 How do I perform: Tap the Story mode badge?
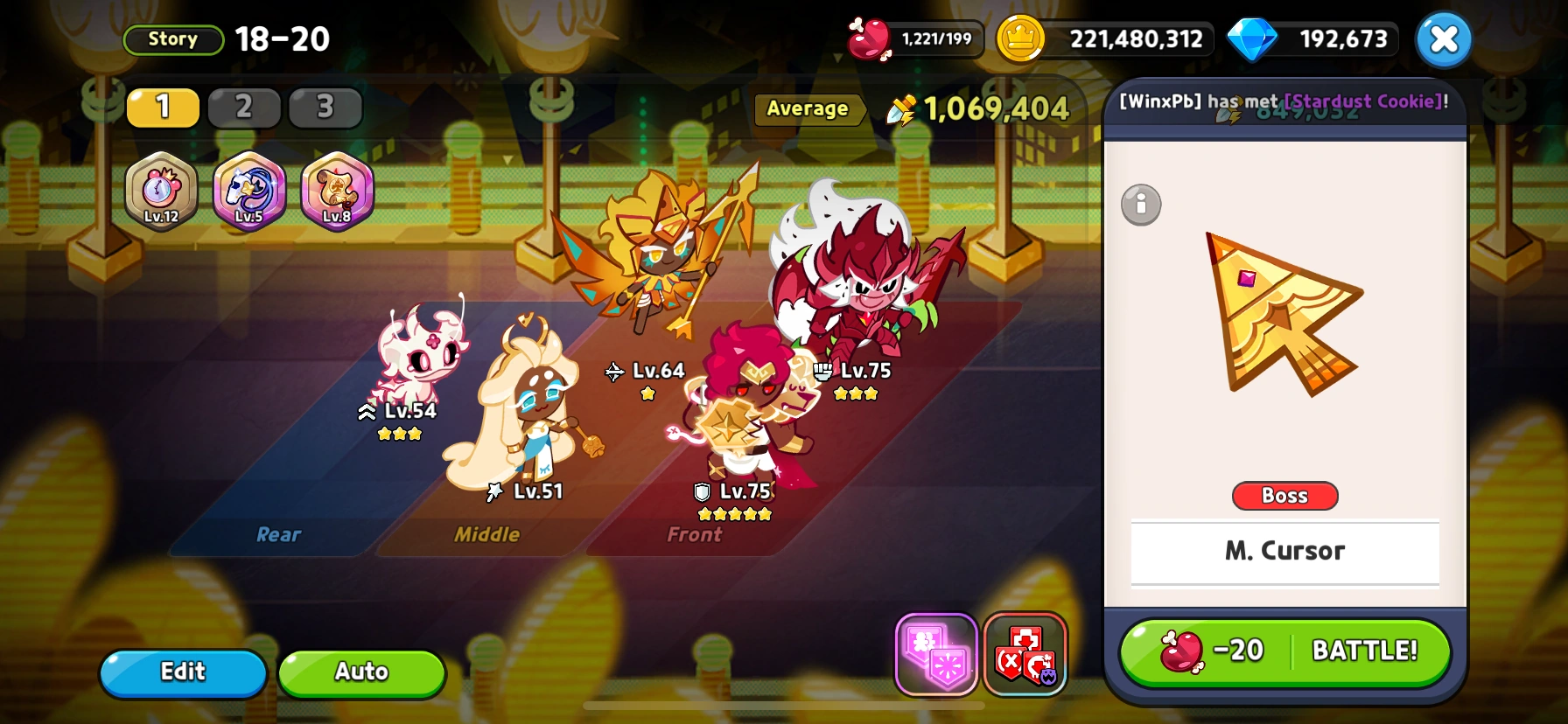172,38
